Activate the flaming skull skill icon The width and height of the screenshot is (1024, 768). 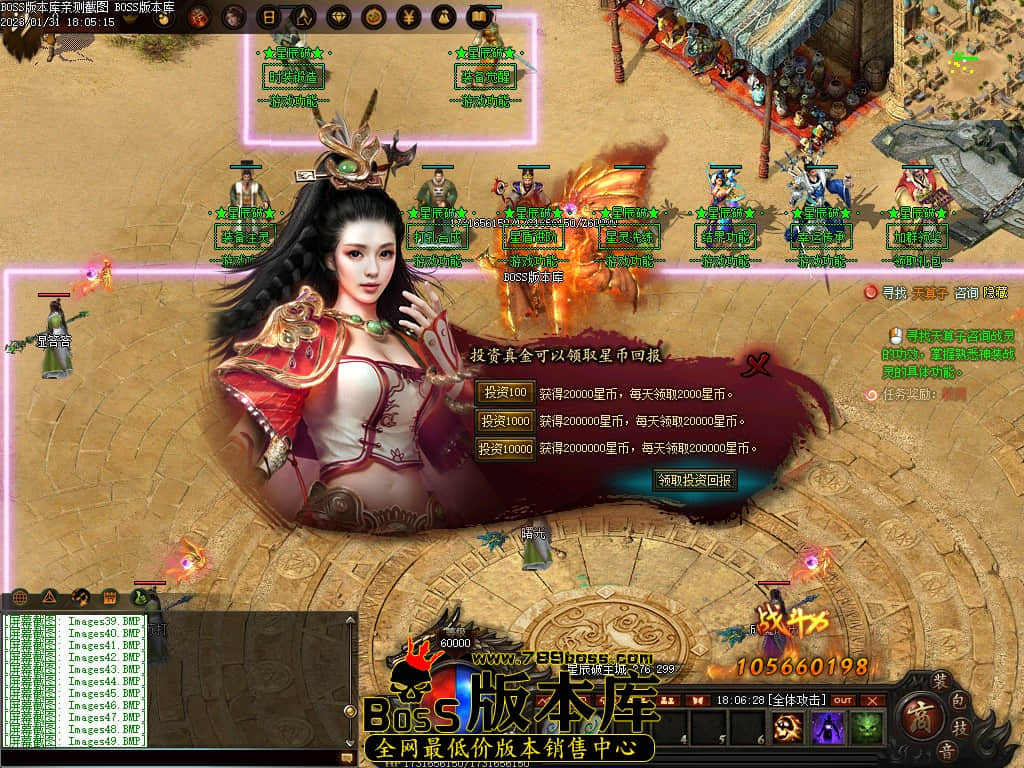tap(789, 727)
